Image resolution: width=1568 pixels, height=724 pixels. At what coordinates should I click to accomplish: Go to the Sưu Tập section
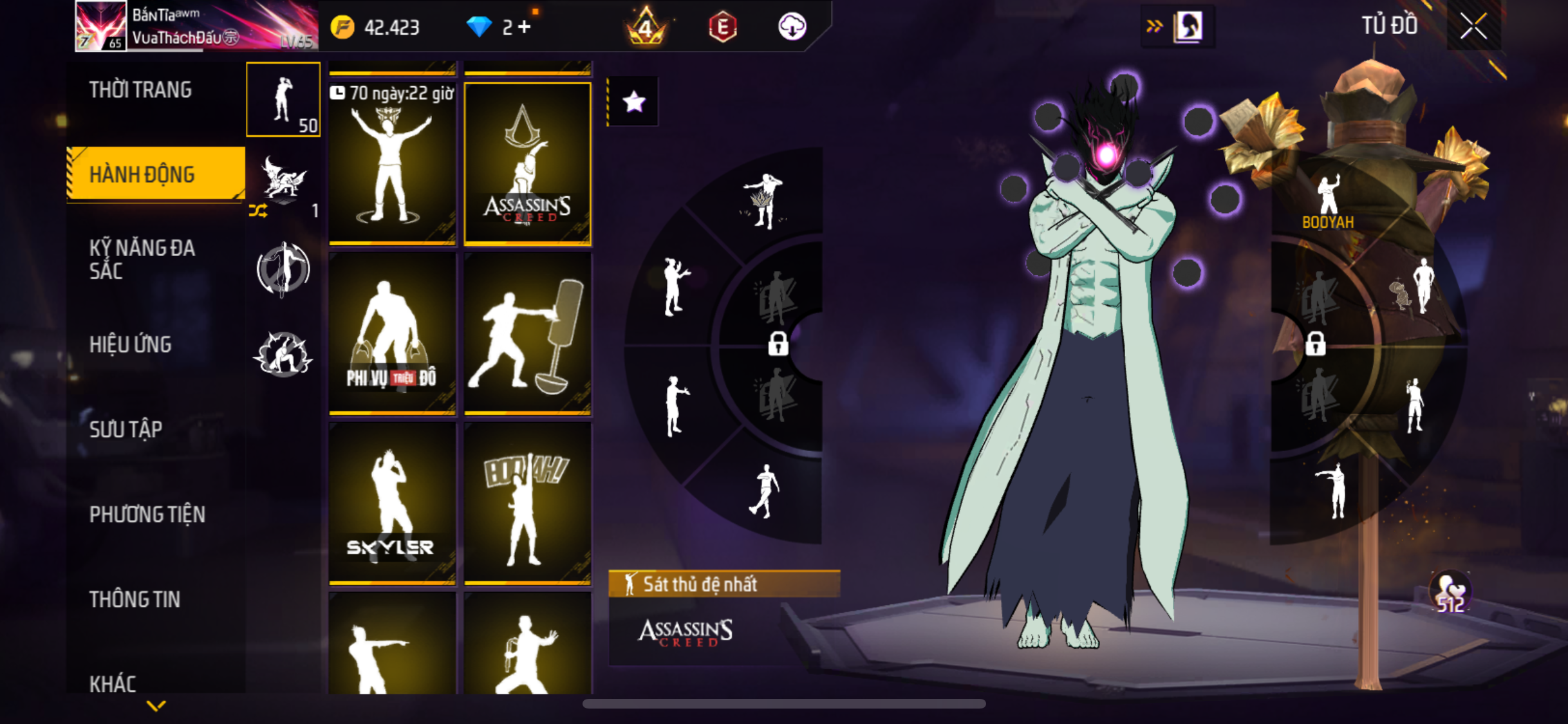pyautogui.click(x=126, y=429)
